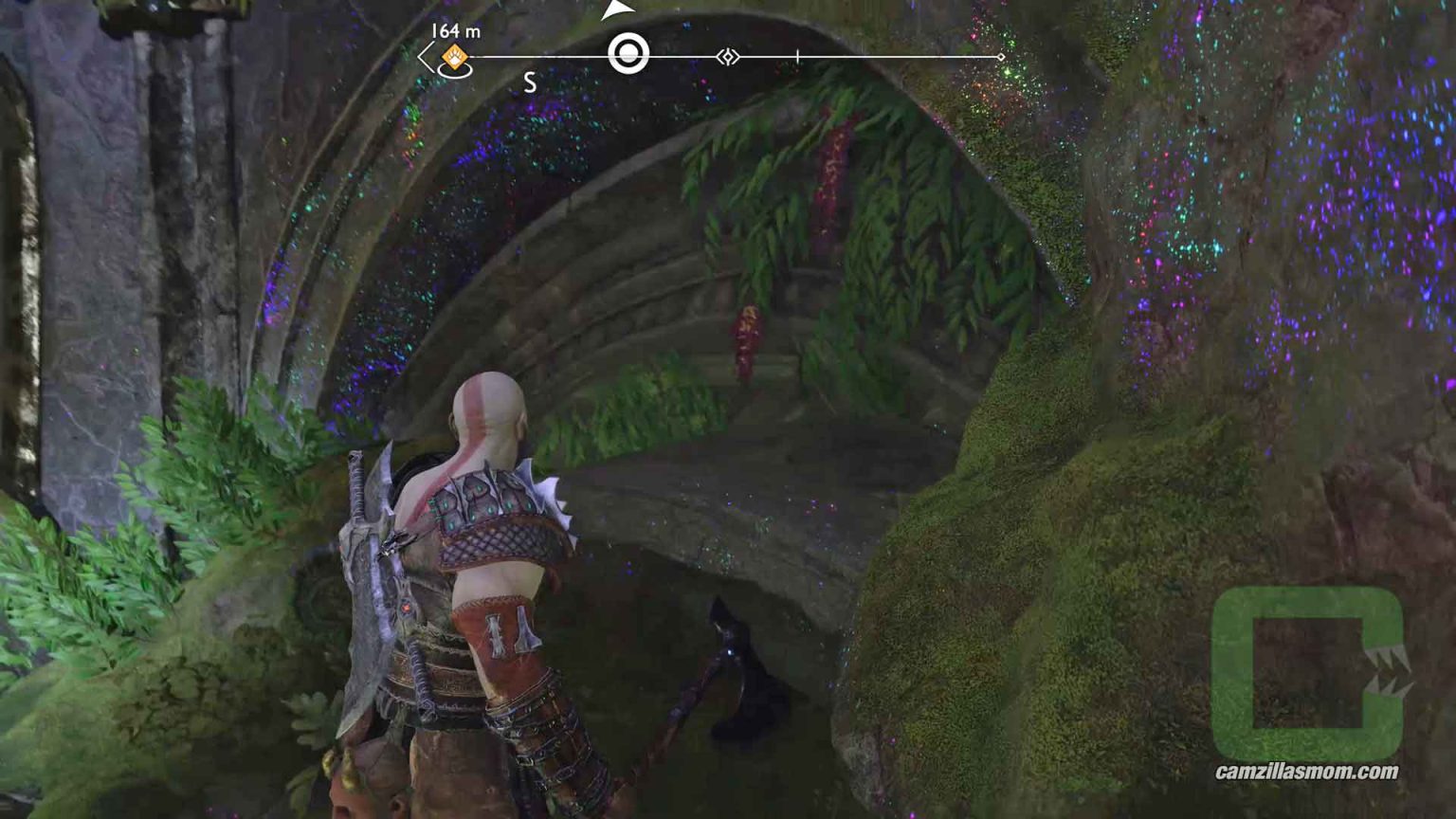Screen dimensions: 1456x819
Task: Click the circular target reticle on the compass
Action: [x=628, y=53]
